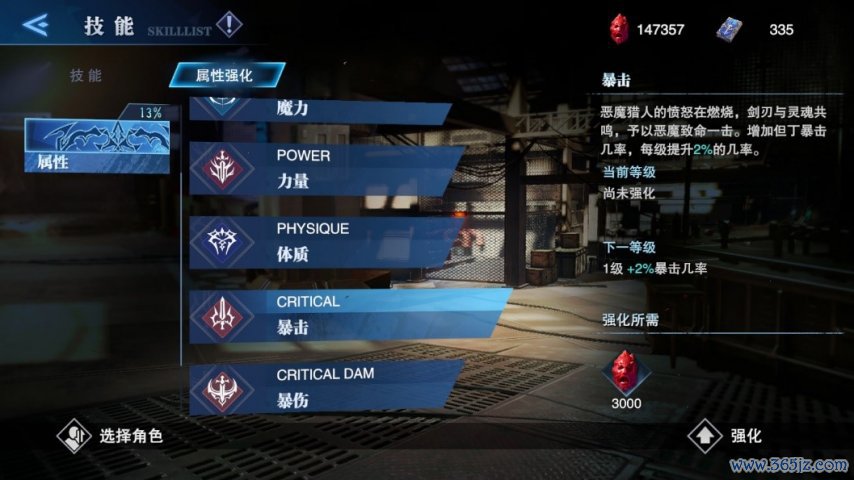
Task: Tap the red orb currency counter
Action: [647, 29]
